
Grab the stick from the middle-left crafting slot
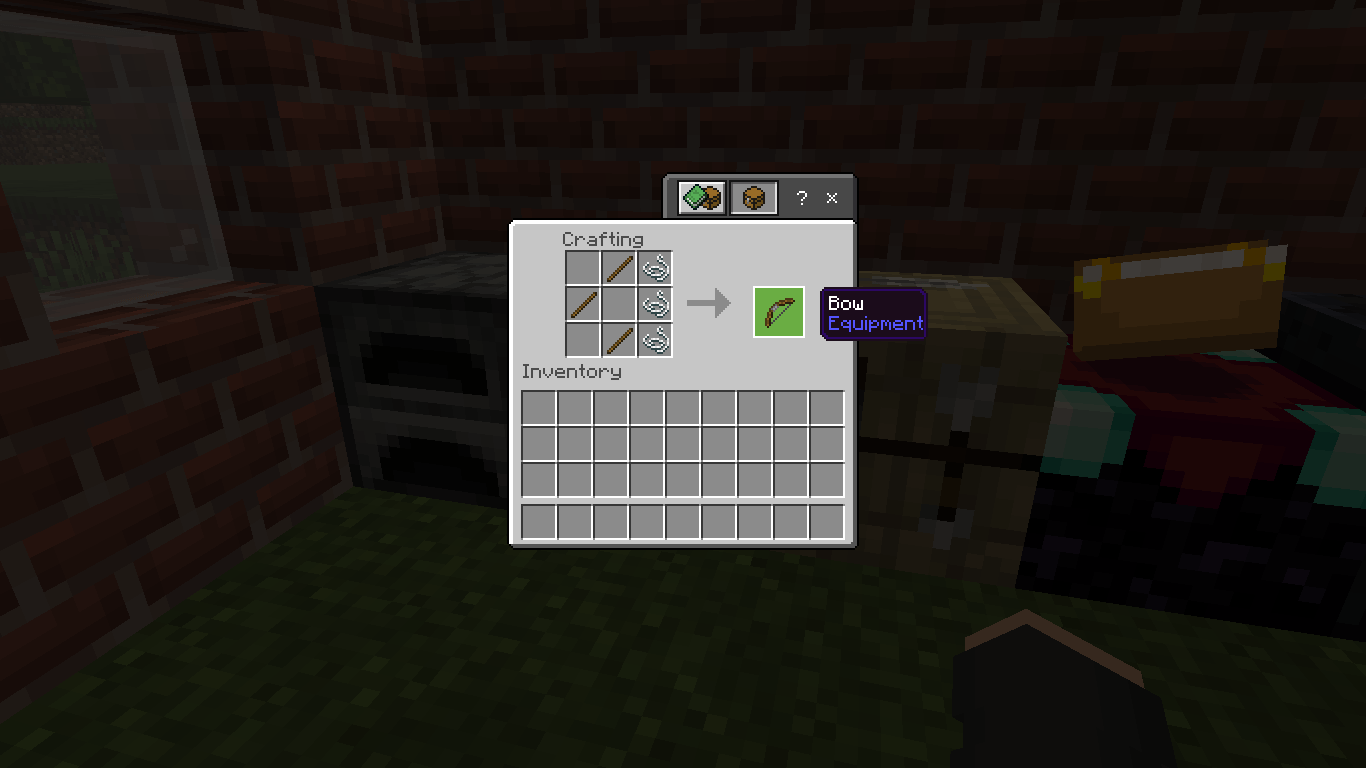click(584, 304)
